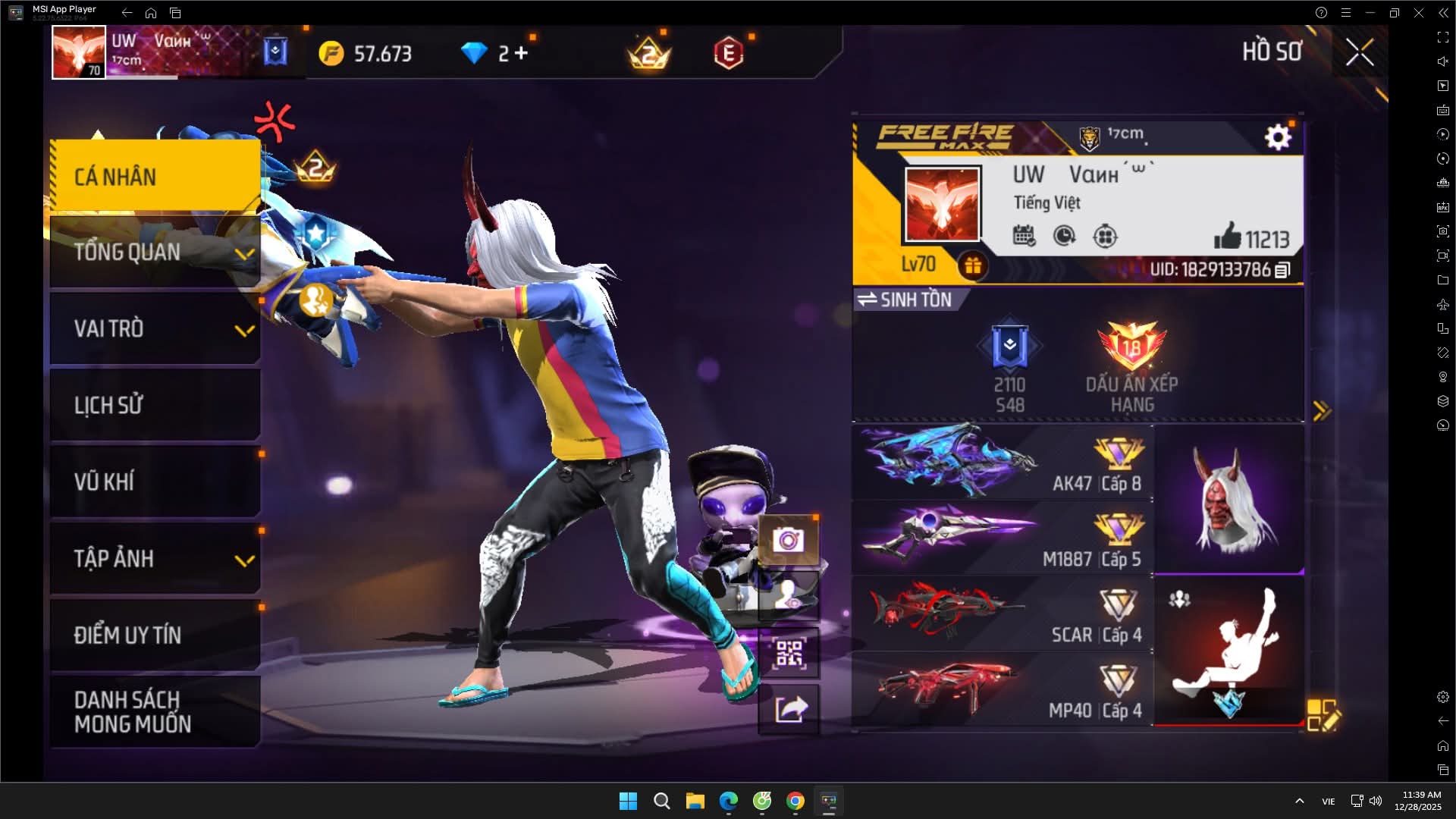
Task: Minimize the MSI App Player window
Action: [x=1370, y=13]
